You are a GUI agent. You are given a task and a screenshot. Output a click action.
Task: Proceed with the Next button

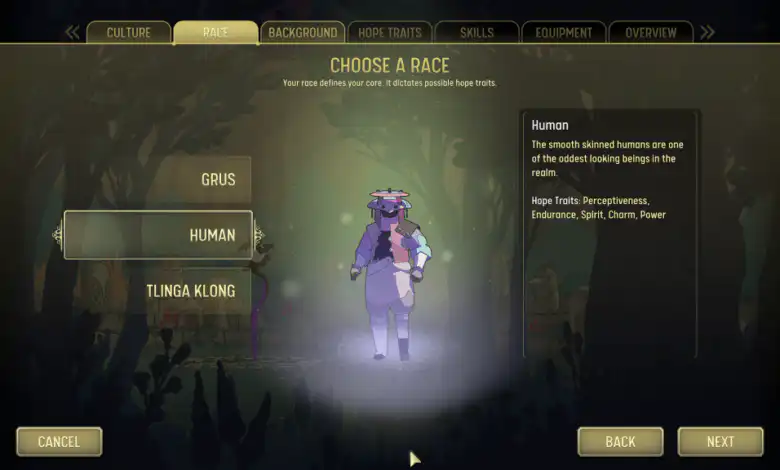coord(720,441)
